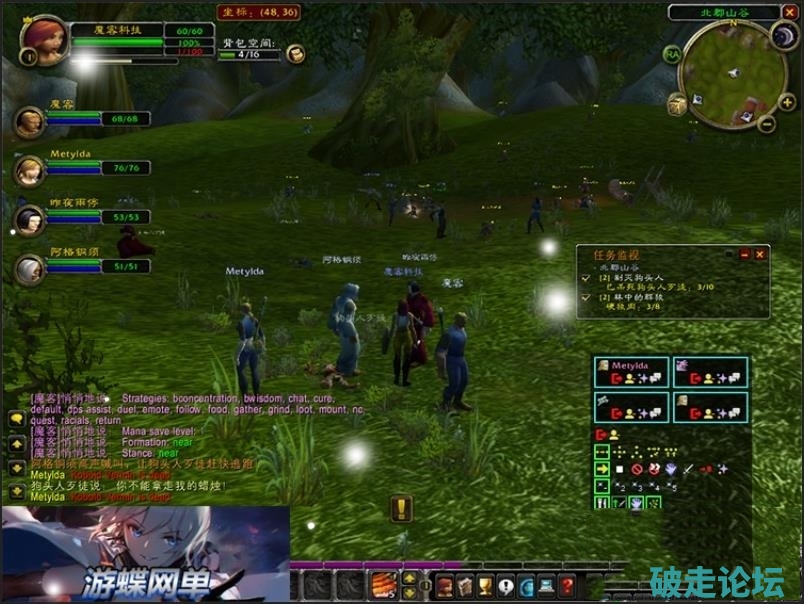804x604 pixels.
Task: Click the yellow exclamation mark alert button
Action: (401, 509)
